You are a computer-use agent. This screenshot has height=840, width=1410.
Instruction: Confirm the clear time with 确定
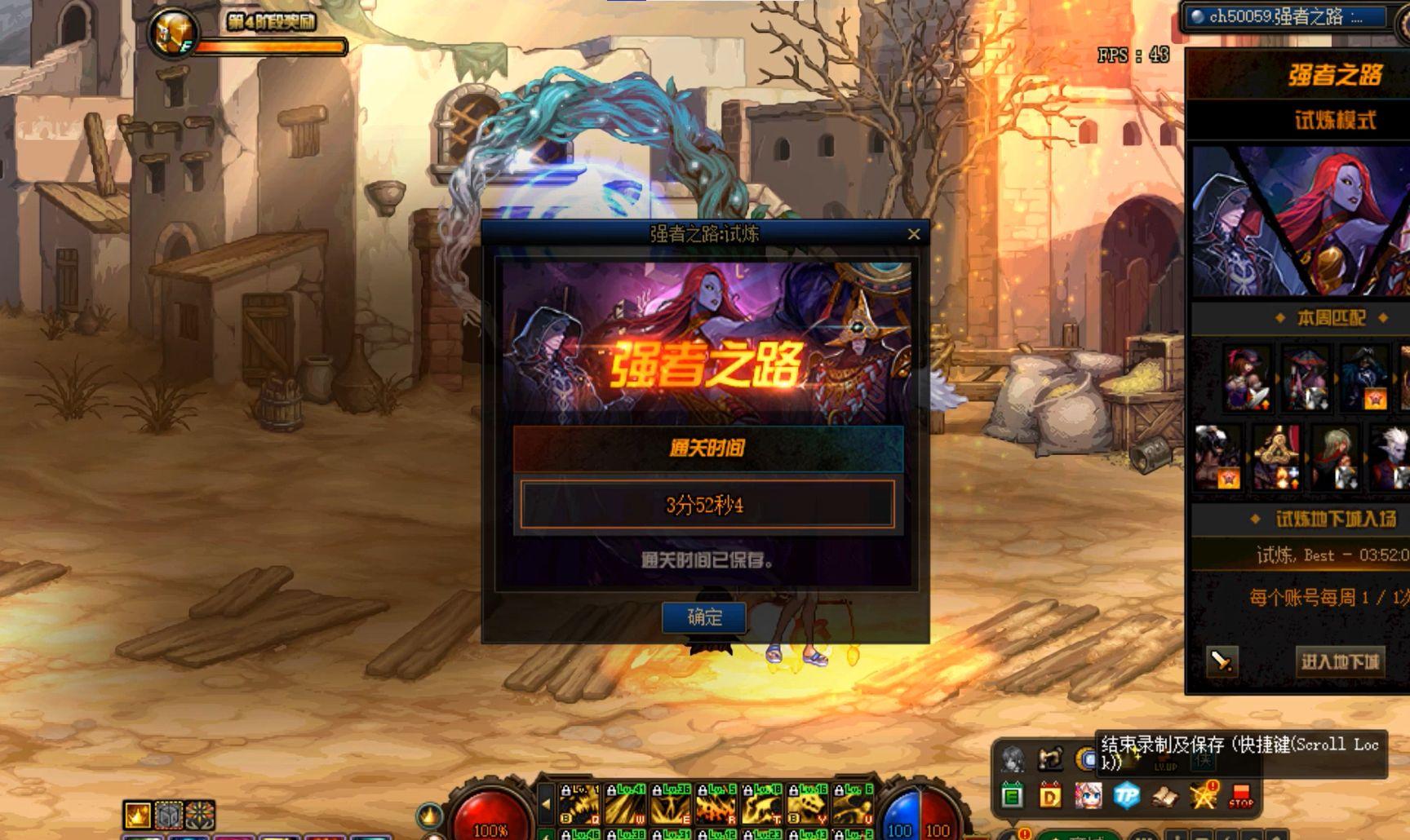click(x=704, y=617)
